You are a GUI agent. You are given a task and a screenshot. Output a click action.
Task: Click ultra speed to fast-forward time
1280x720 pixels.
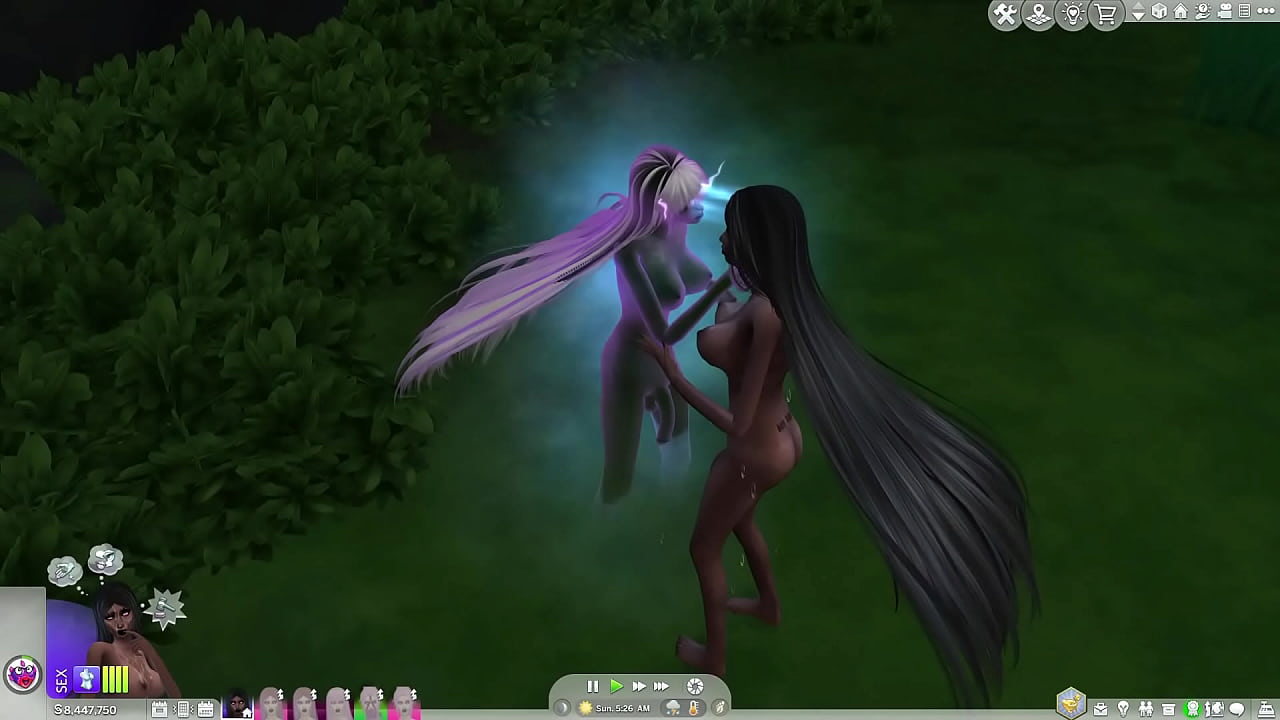(x=662, y=686)
